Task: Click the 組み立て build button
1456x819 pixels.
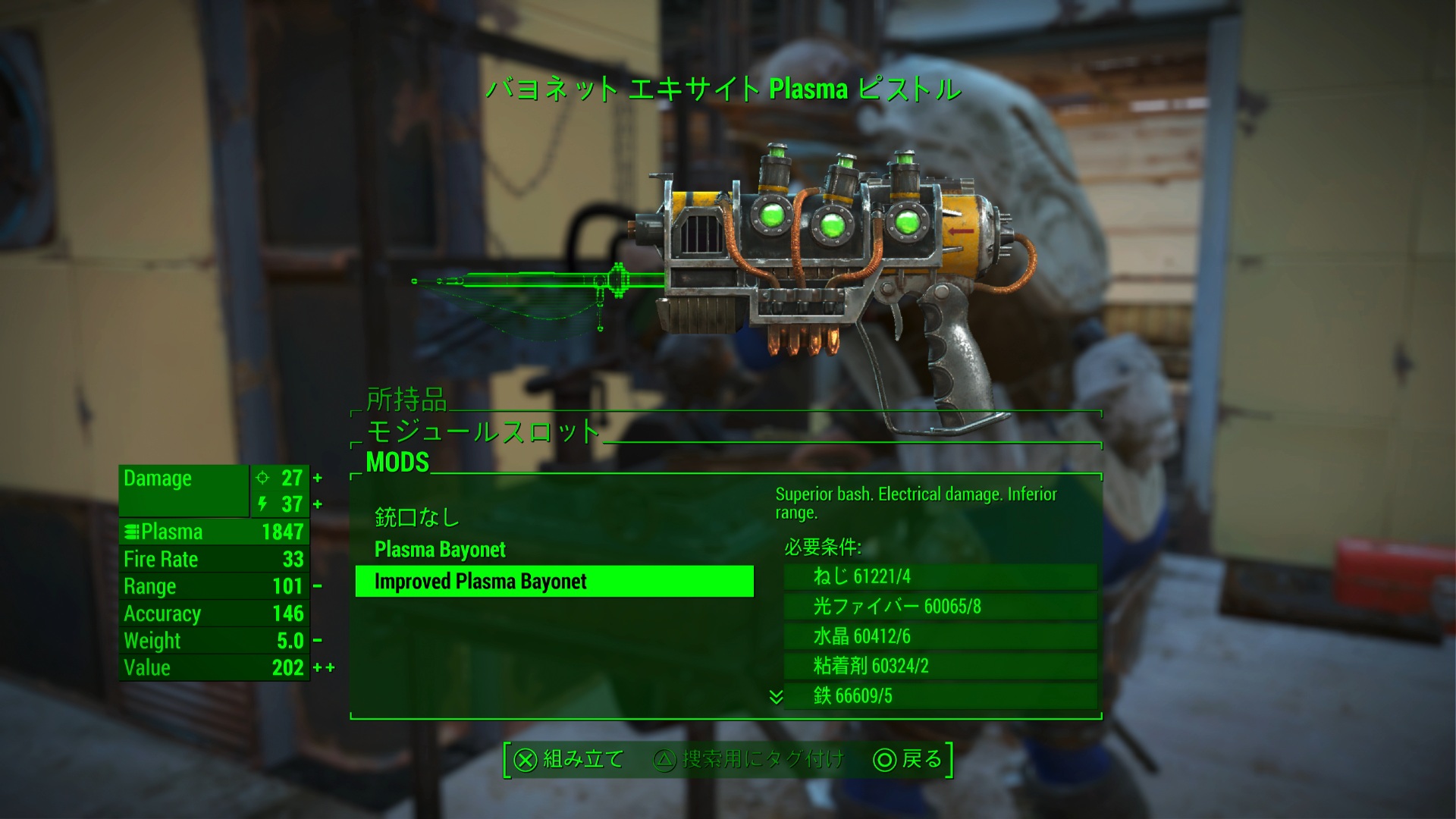Action: (569, 759)
